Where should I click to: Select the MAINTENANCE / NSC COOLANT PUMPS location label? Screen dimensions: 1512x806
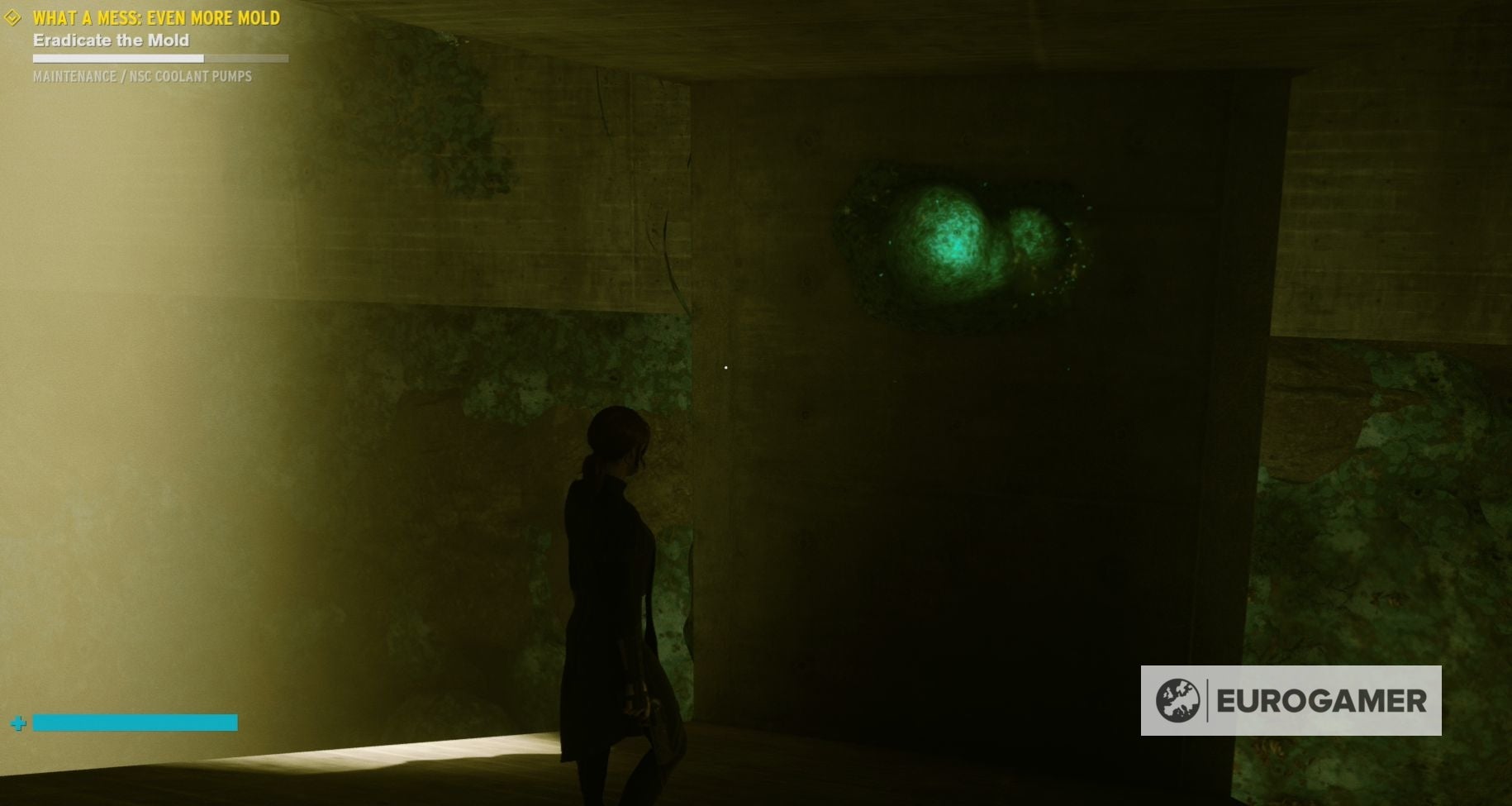point(141,77)
